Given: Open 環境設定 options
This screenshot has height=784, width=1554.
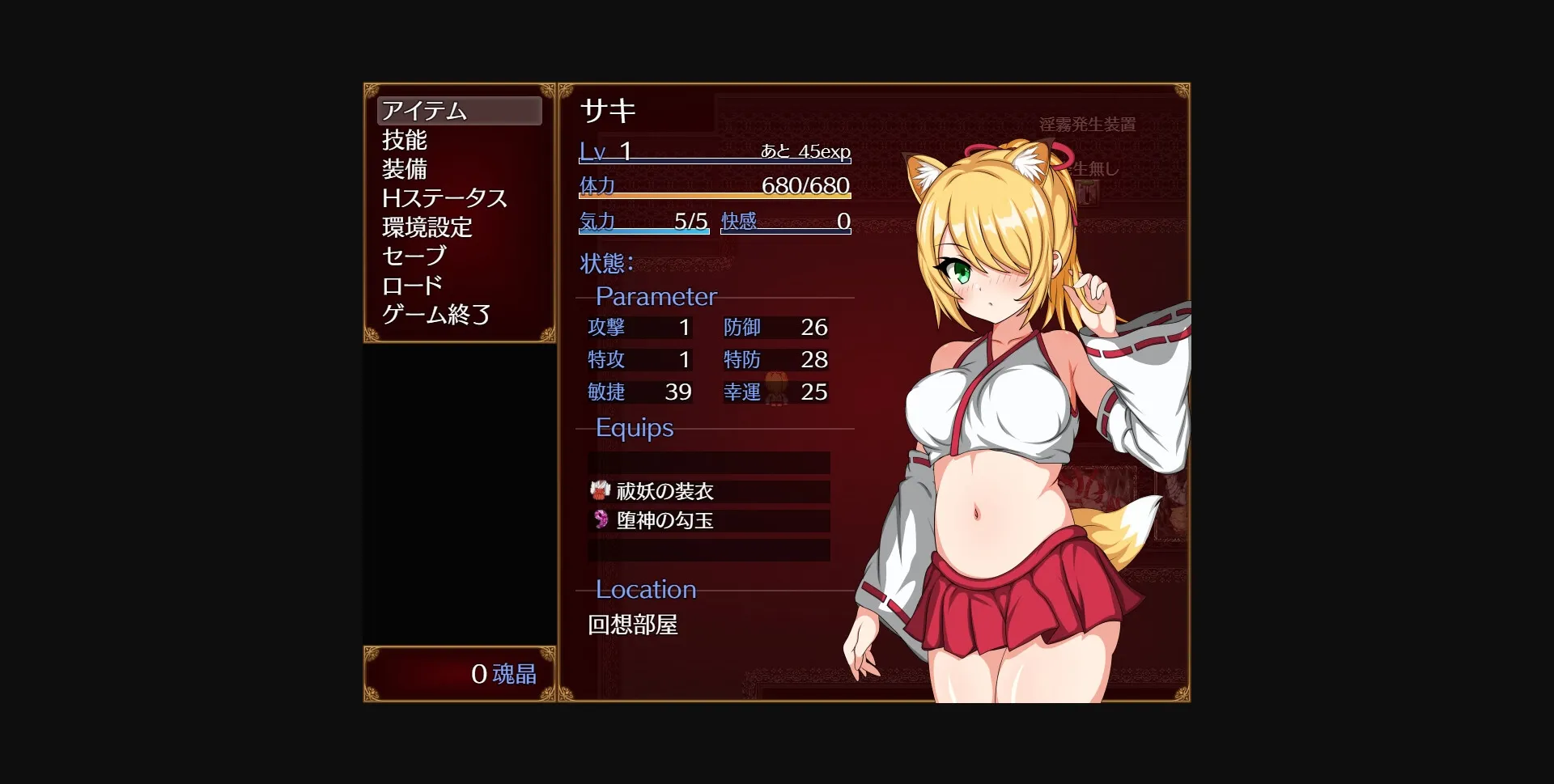Looking at the screenshot, I should 427,228.
